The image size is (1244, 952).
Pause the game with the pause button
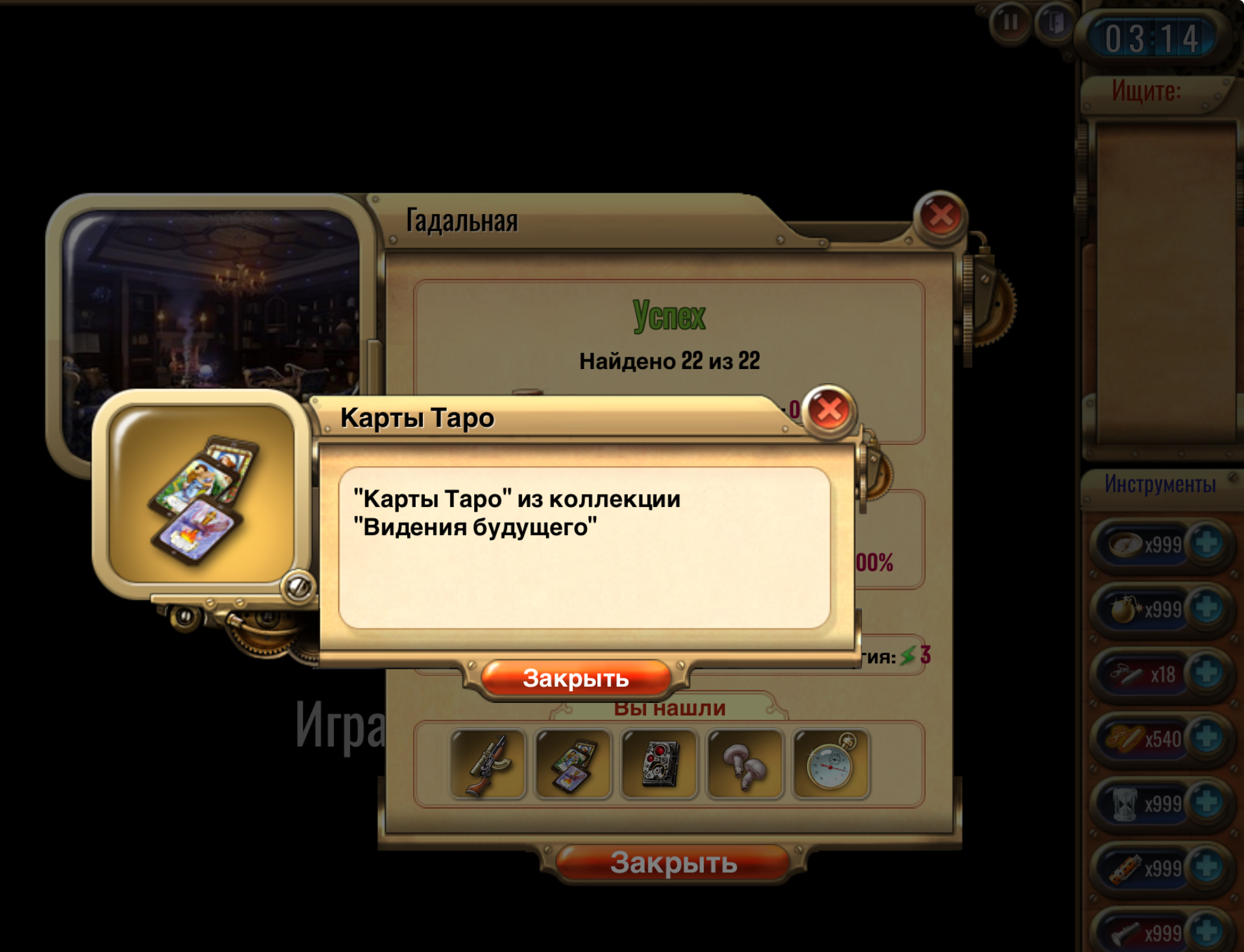click(1010, 23)
